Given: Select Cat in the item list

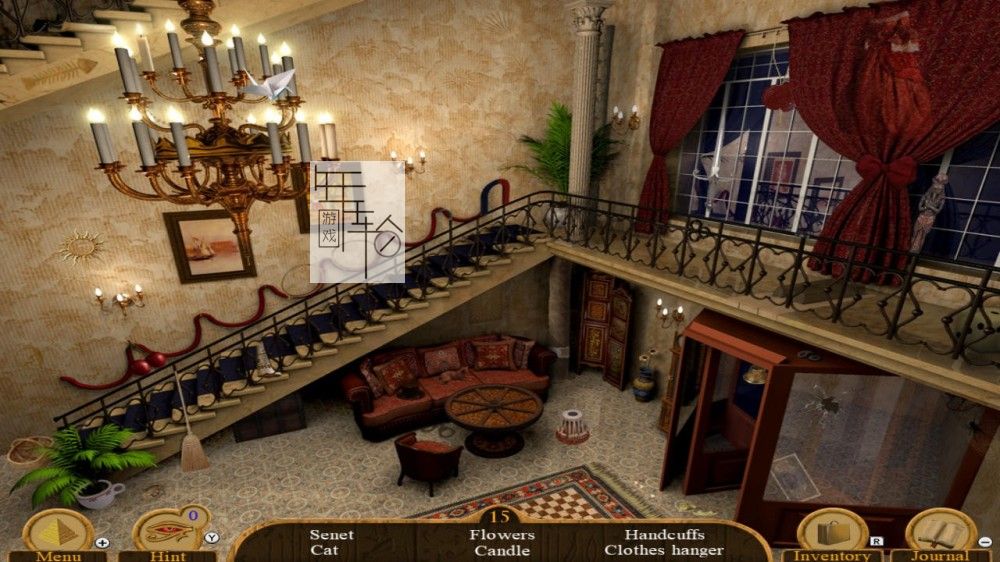Looking at the screenshot, I should point(324,550).
